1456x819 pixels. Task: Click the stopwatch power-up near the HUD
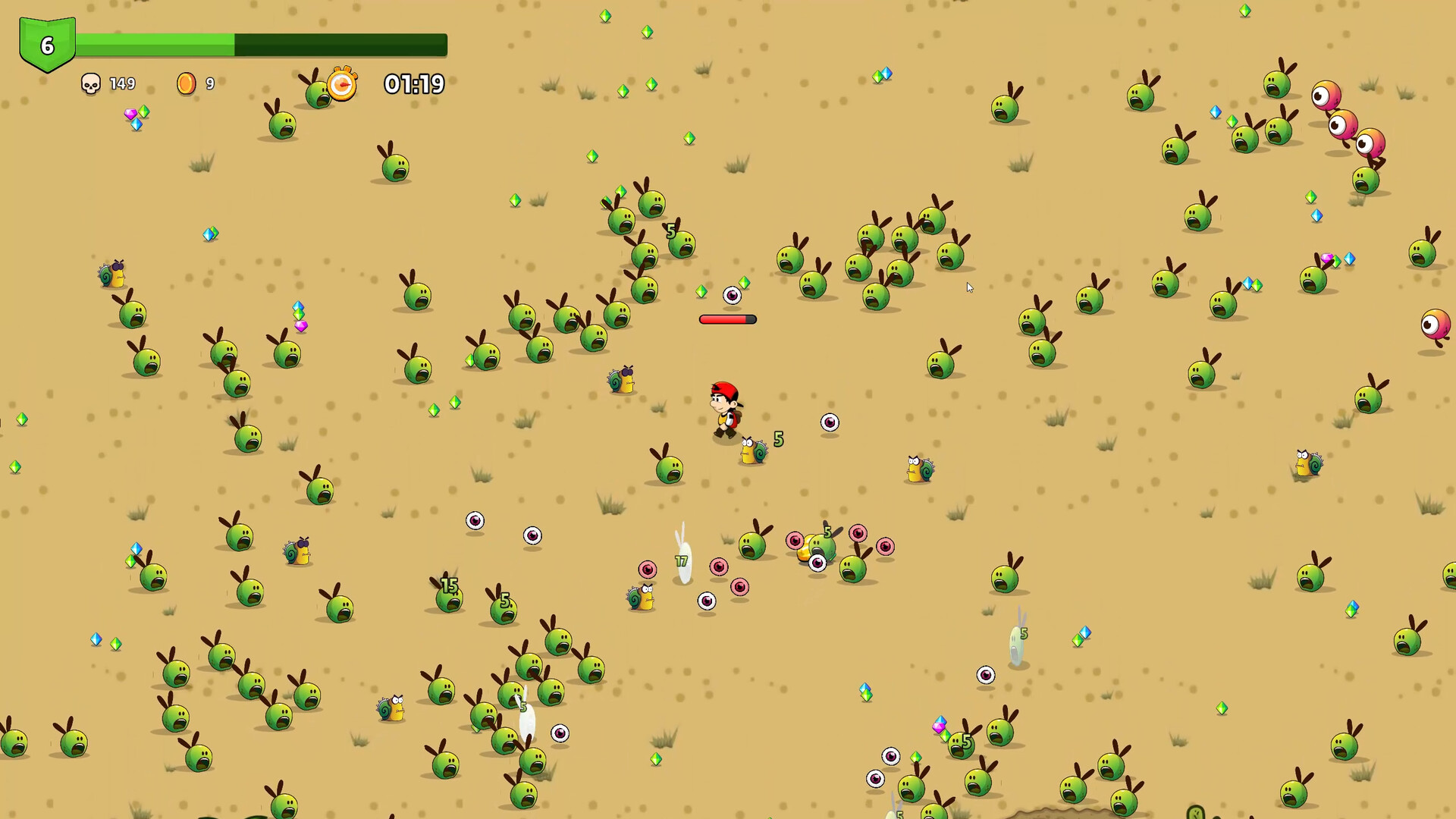tap(342, 86)
